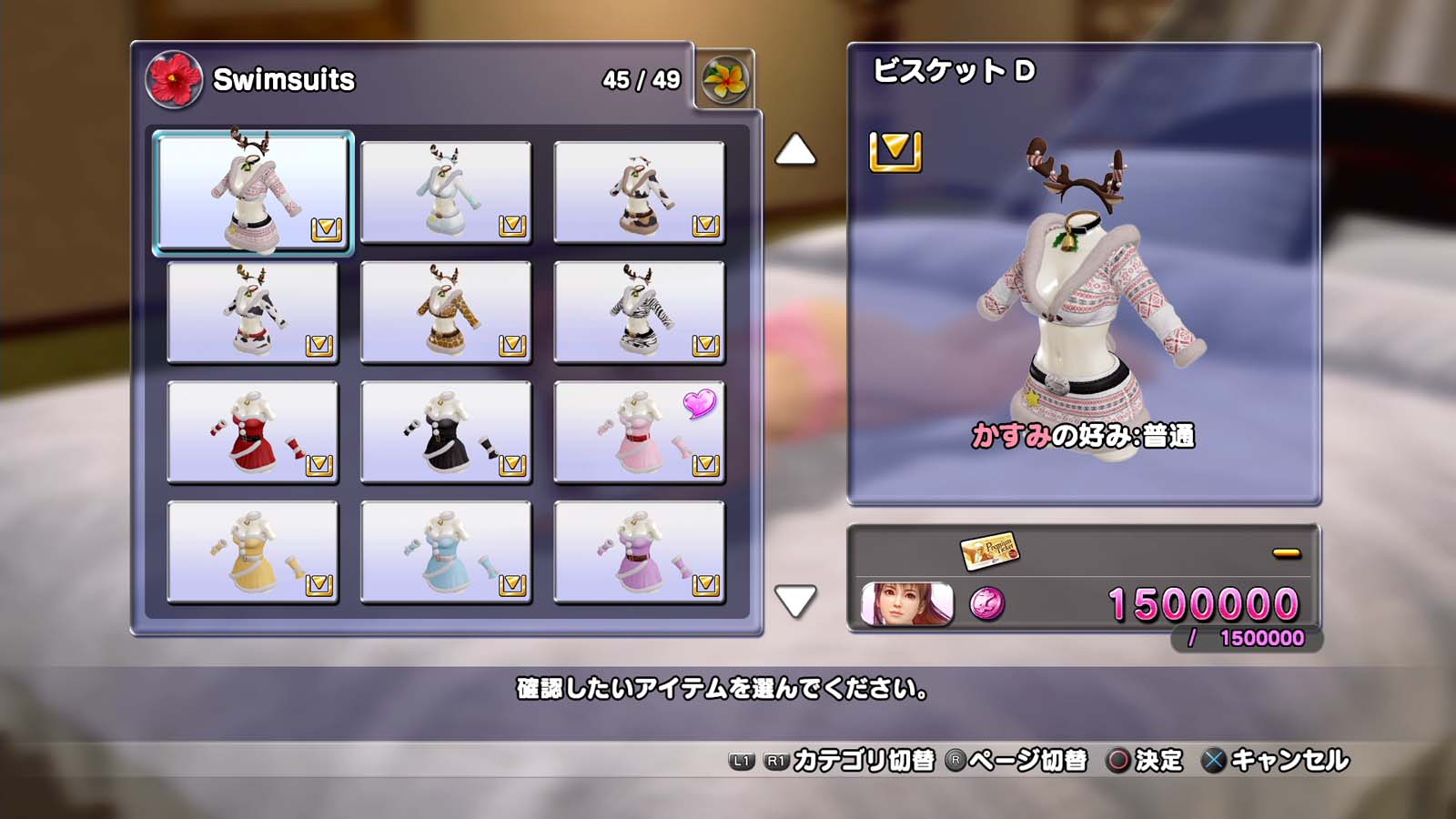Image resolution: width=1456 pixels, height=819 pixels.
Task: Choose the red Santa dress
Action: click(253, 432)
